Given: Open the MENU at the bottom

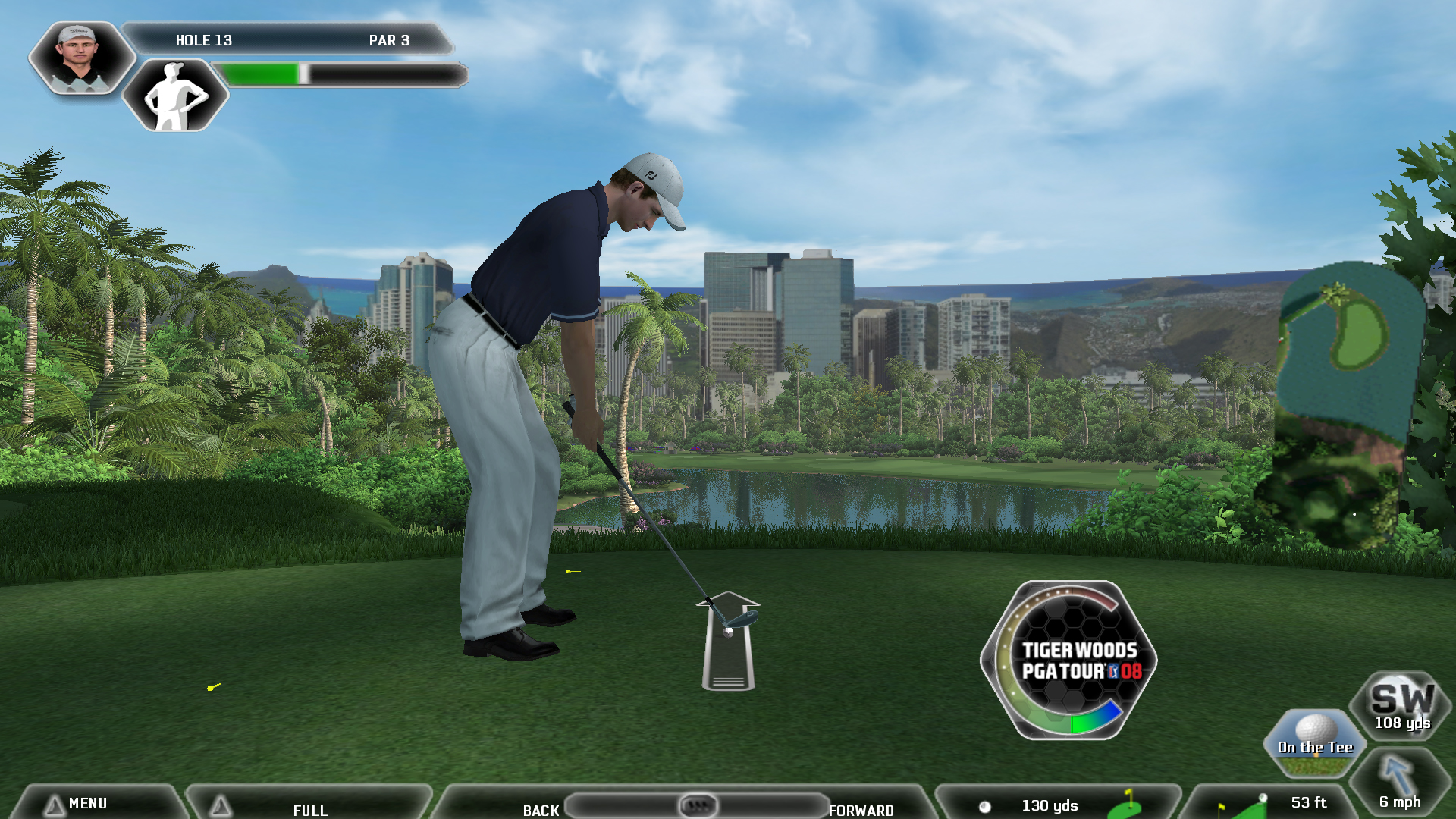Looking at the screenshot, I should point(87,804).
